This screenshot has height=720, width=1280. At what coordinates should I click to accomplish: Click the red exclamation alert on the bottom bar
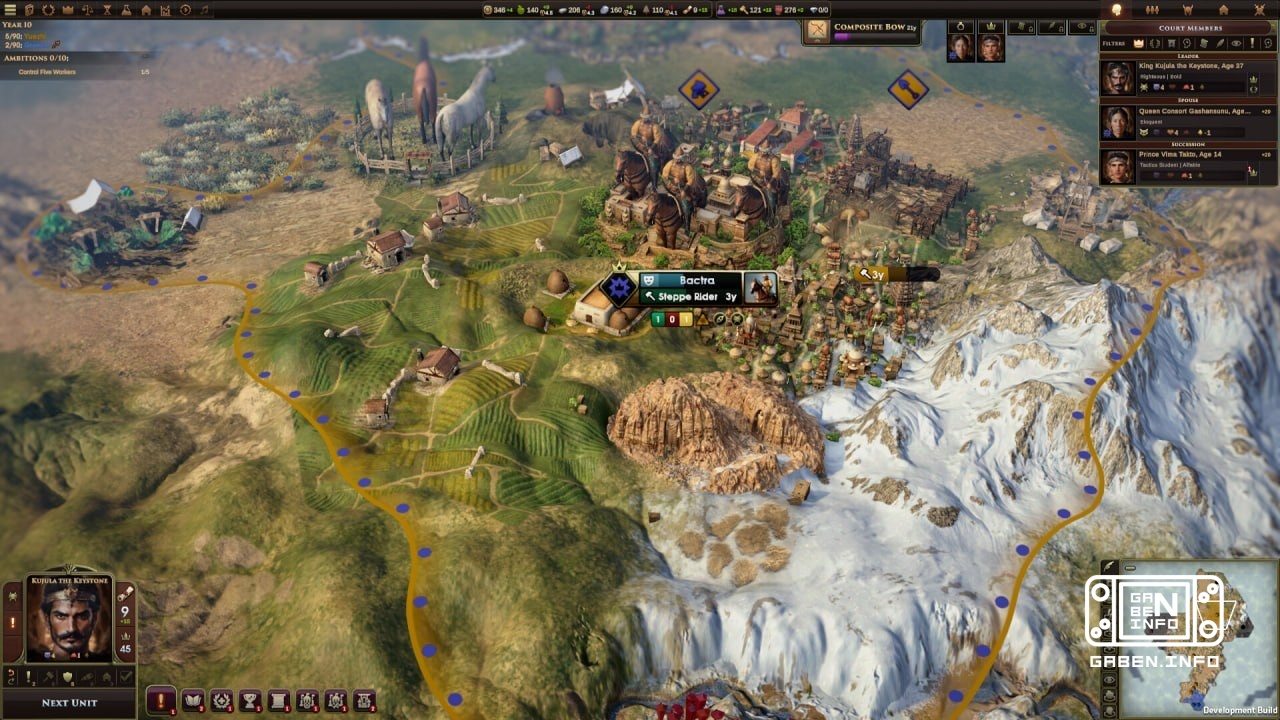pos(162,700)
